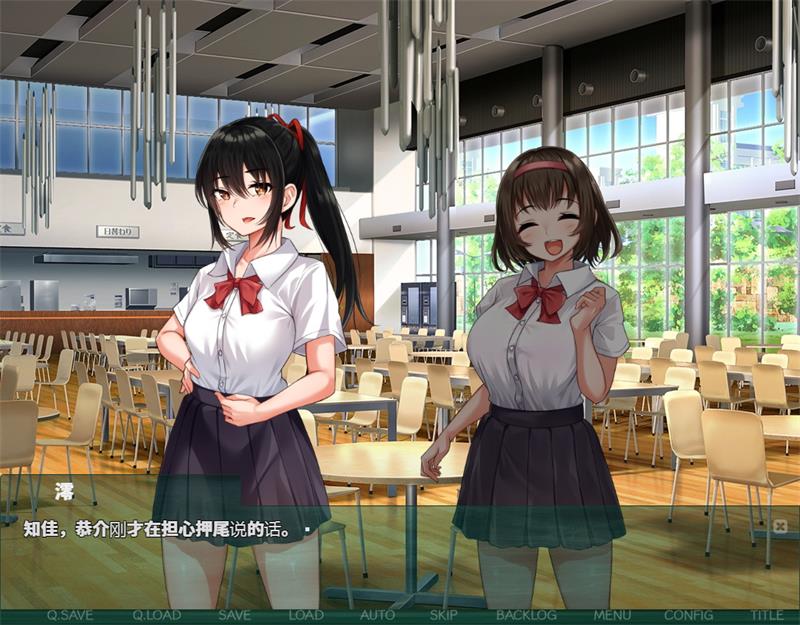This screenshot has width=800, height=625.
Task: Toggle AUTO text advance mode
Action: pyautogui.click(x=377, y=615)
